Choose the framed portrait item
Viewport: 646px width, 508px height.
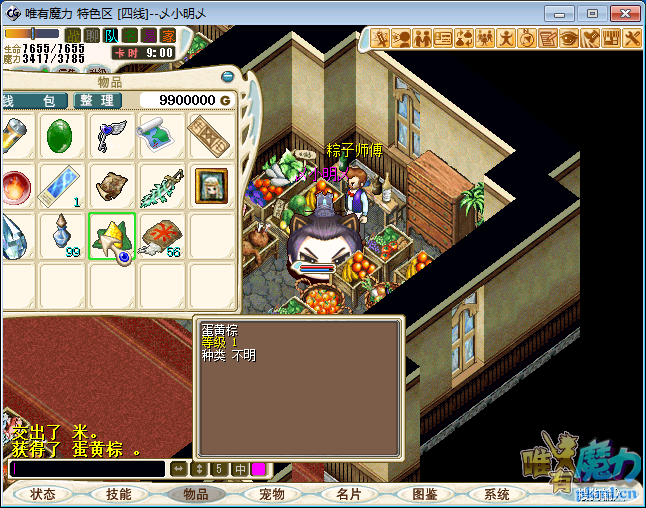[x=210, y=185]
